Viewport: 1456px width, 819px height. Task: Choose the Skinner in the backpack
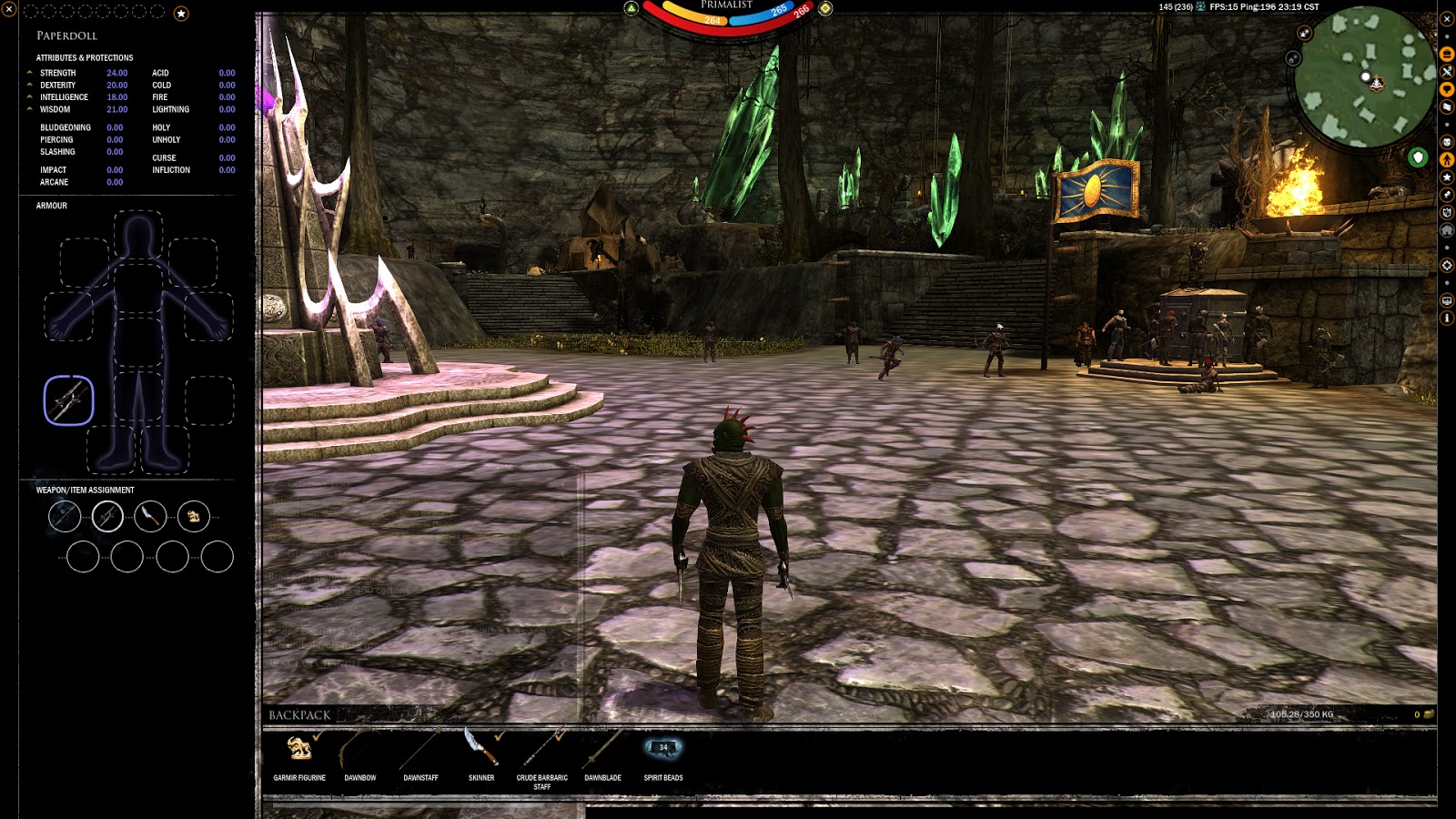pyautogui.click(x=481, y=749)
